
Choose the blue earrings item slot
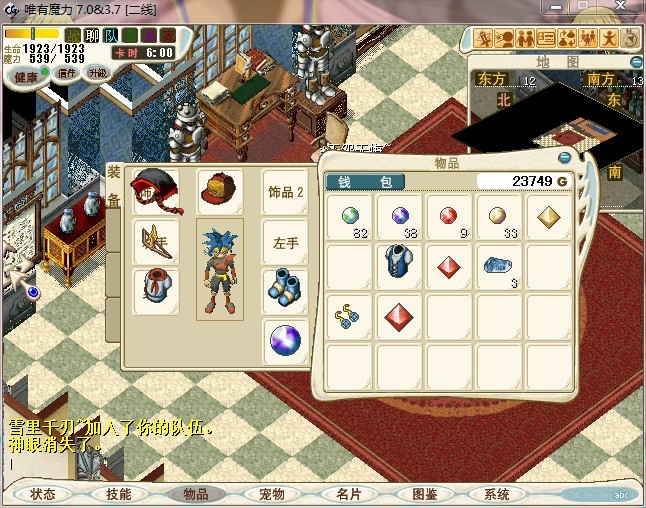349,316
